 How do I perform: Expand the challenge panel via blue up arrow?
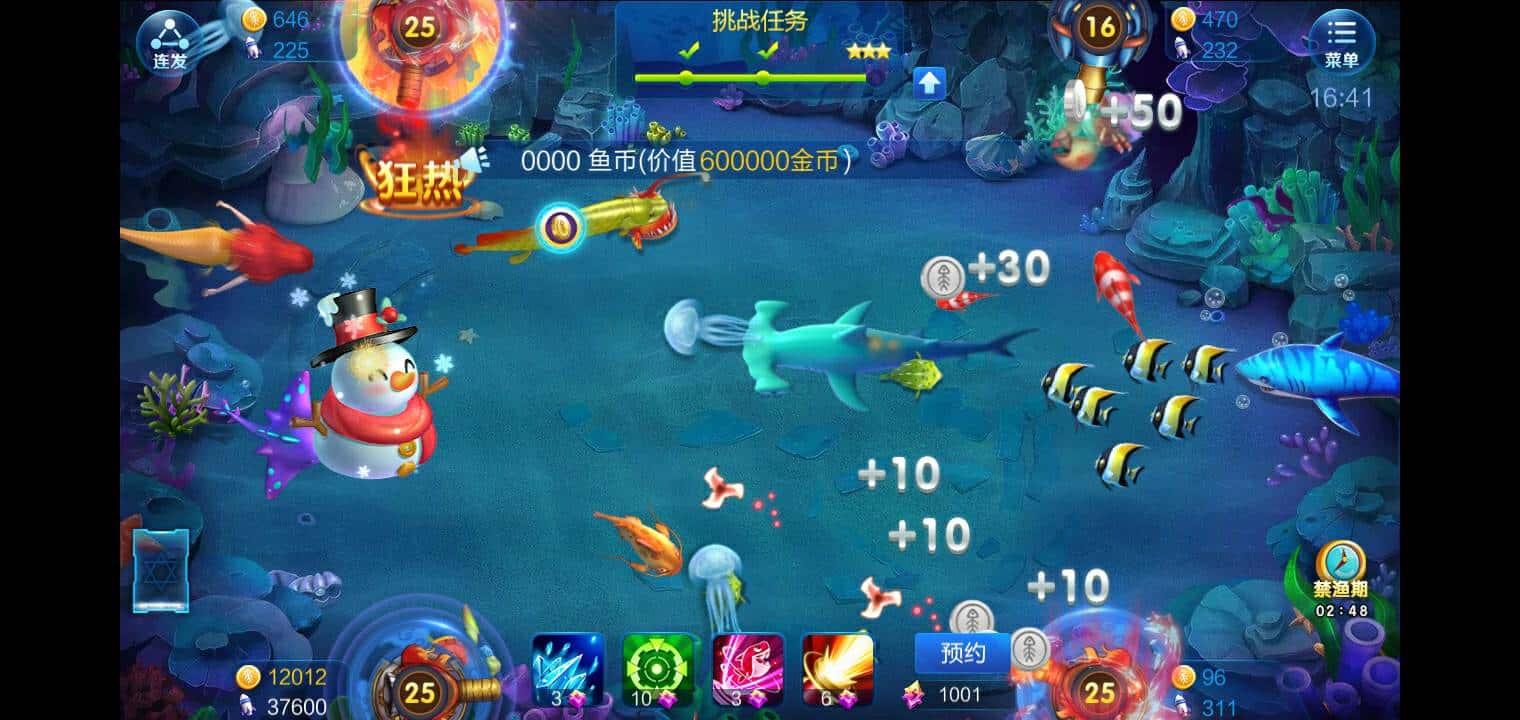930,82
